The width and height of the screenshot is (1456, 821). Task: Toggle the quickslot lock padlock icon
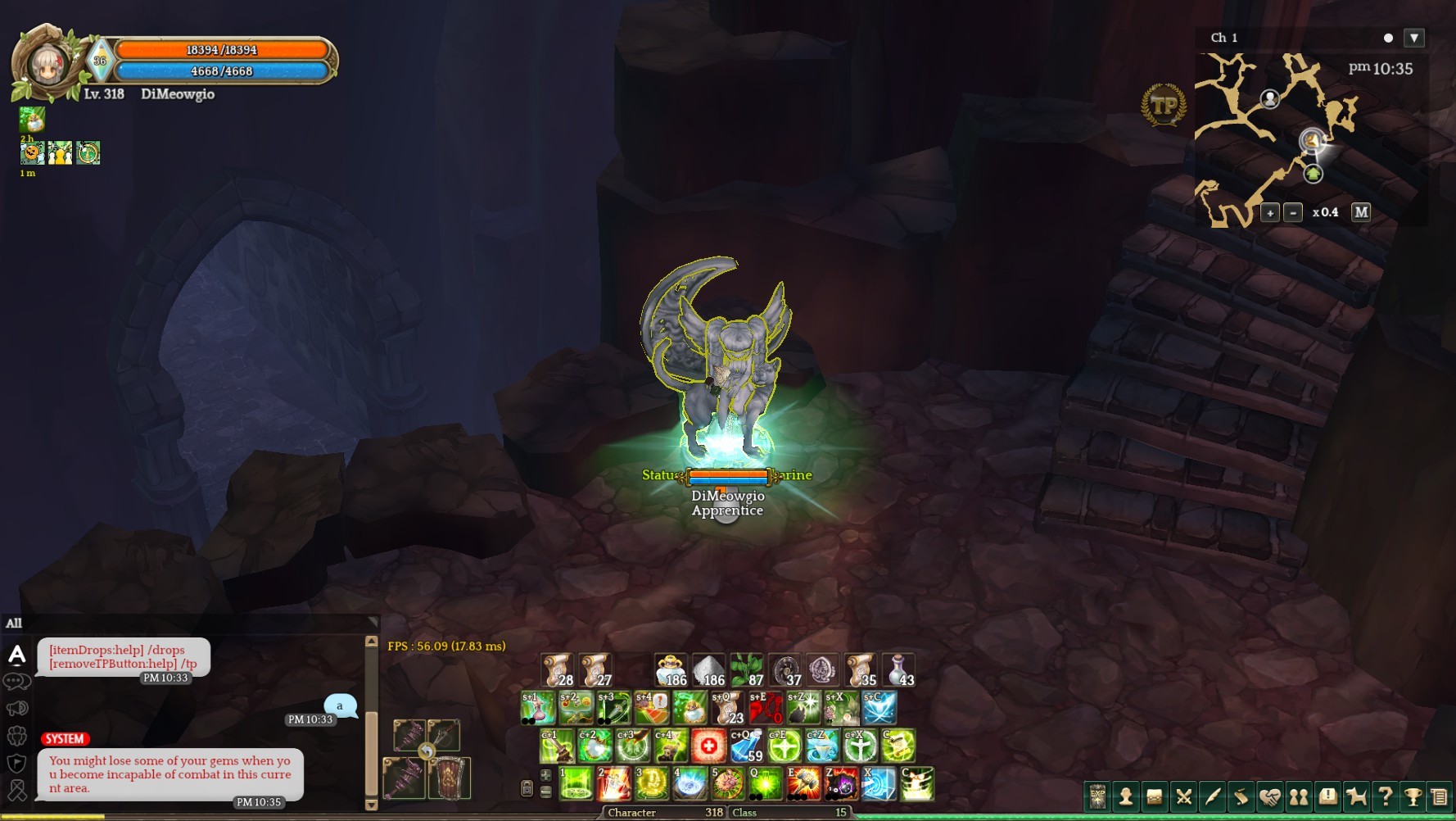[527, 788]
